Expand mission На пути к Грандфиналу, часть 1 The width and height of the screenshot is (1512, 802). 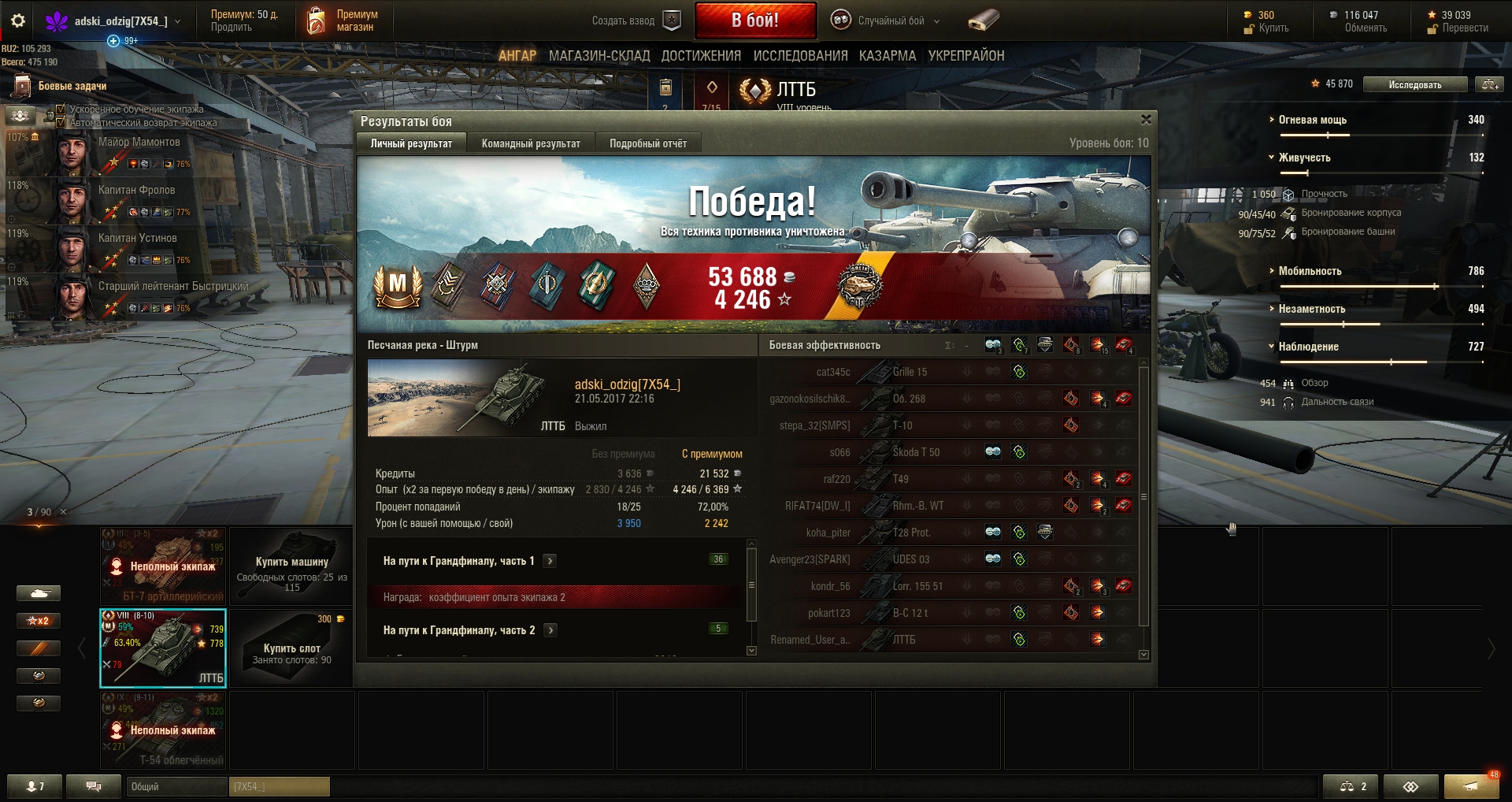pyautogui.click(x=550, y=561)
